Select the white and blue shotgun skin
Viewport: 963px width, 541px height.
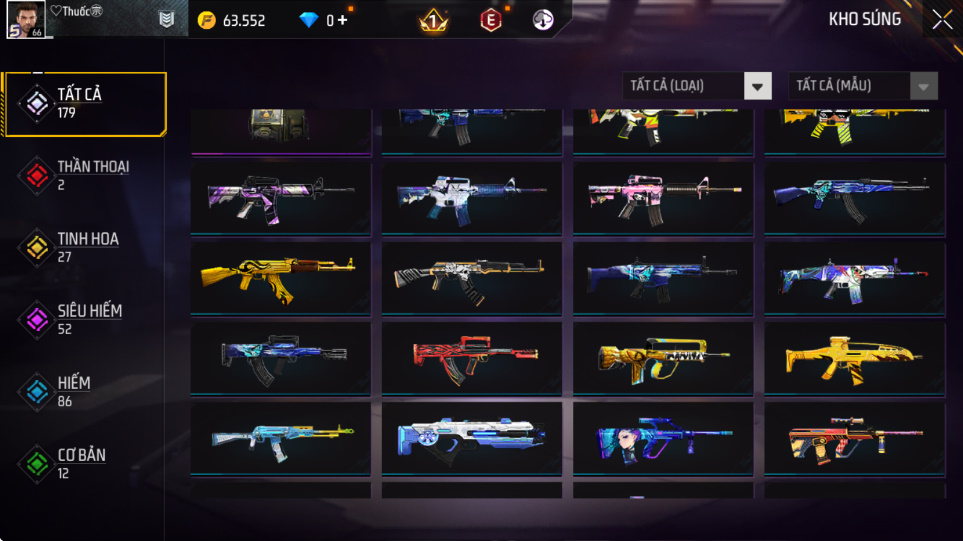click(x=471, y=438)
